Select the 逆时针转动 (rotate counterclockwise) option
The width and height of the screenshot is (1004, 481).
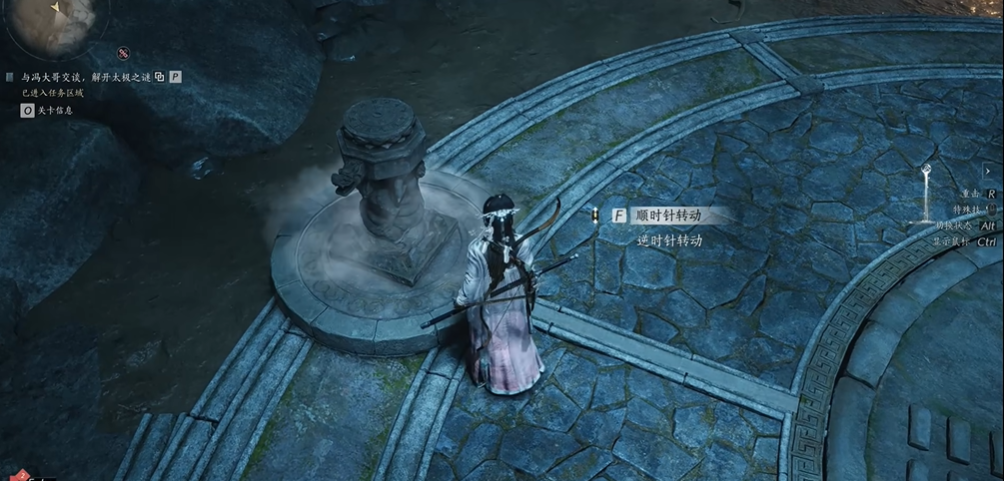coord(669,240)
